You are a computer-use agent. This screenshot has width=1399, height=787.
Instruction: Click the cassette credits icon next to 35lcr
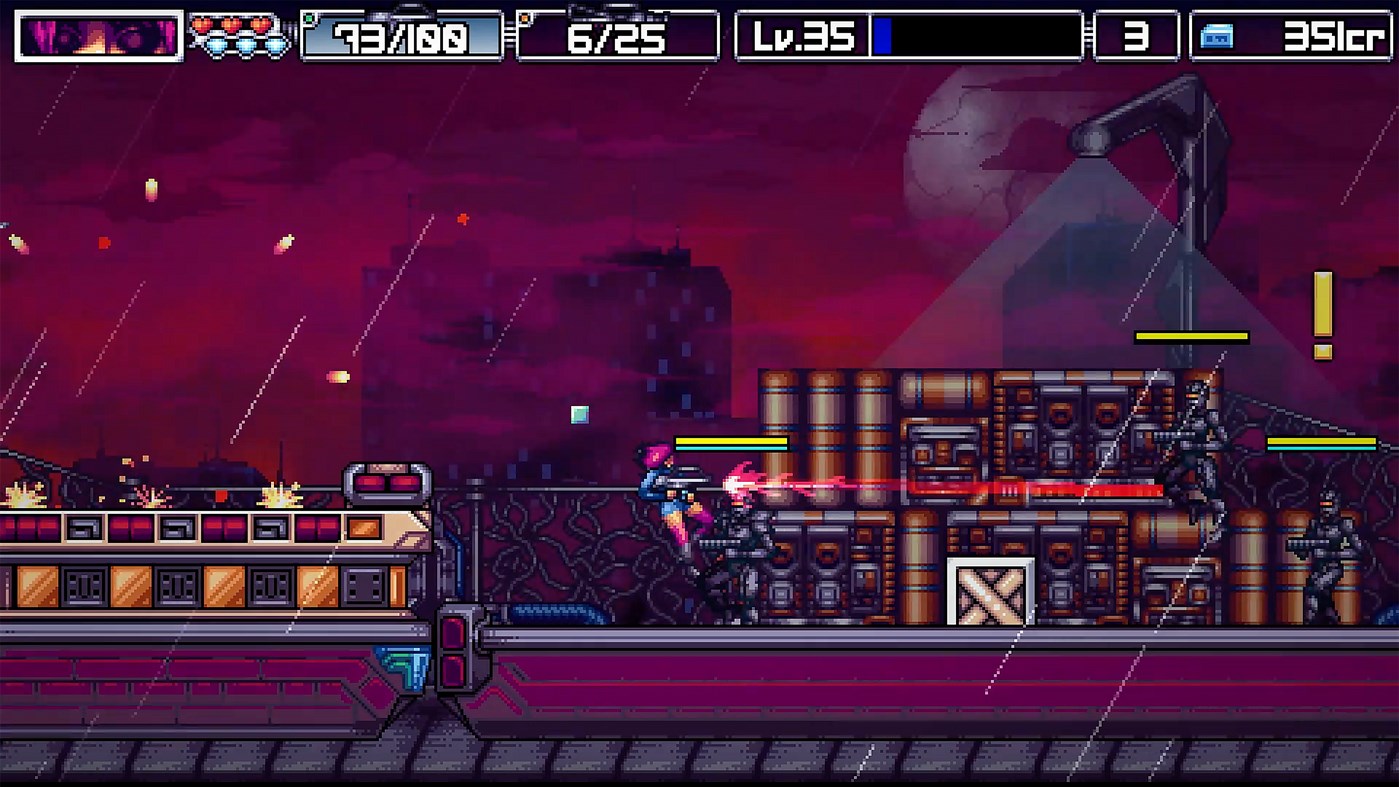[x=1218, y=36]
